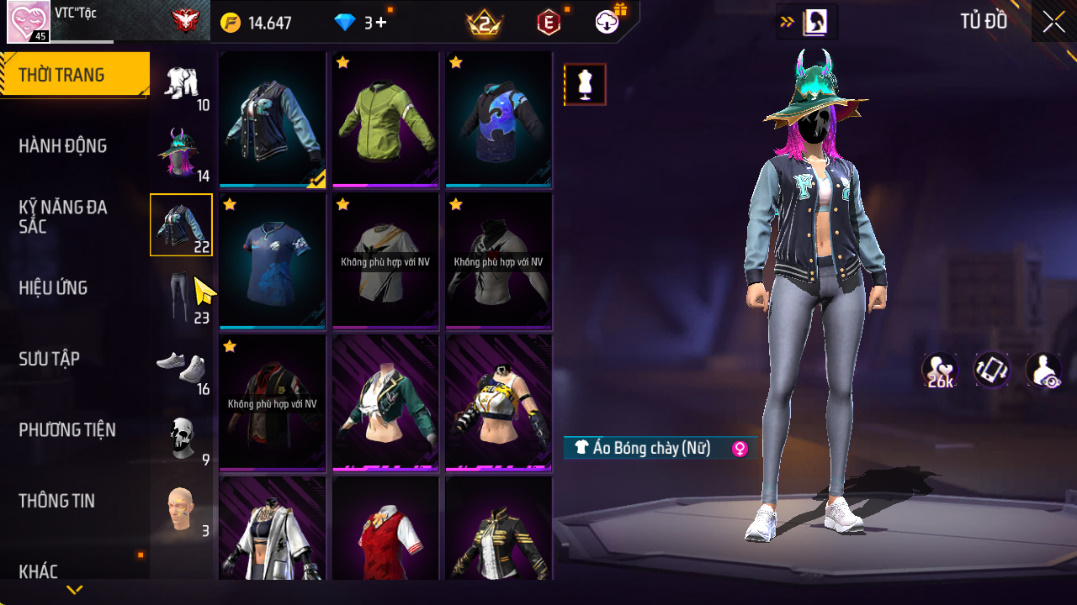Screen dimensions: 1077x605
Task: Toggle the character visibility eye icon
Action: click(1044, 370)
